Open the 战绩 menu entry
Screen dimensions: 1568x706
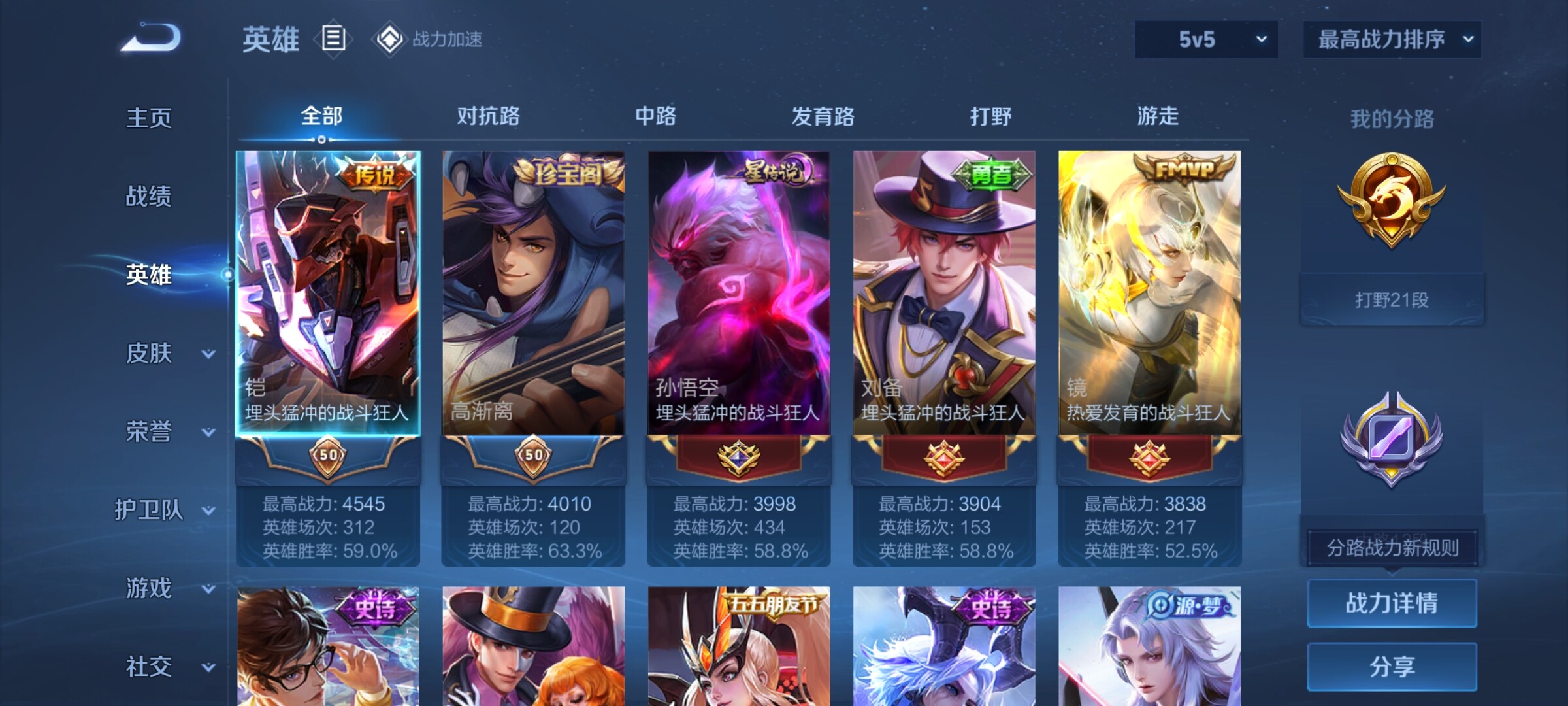(149, 196)
